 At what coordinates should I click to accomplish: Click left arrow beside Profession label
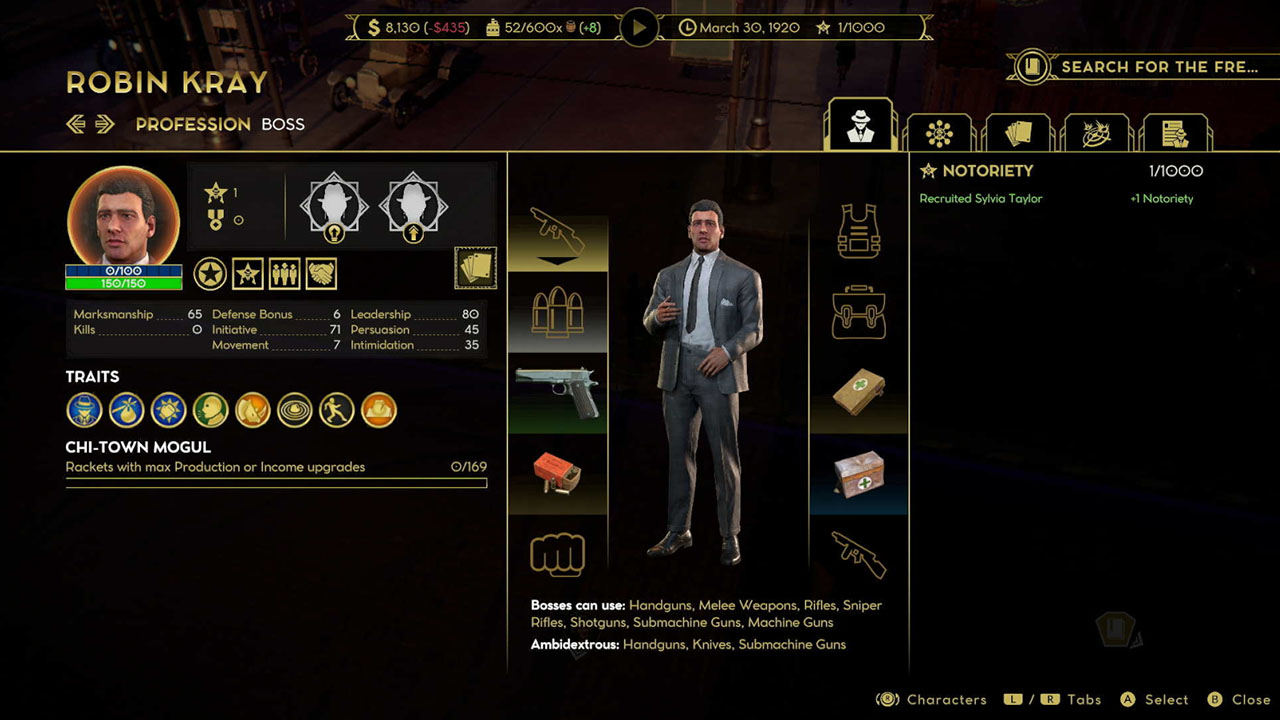77,124
